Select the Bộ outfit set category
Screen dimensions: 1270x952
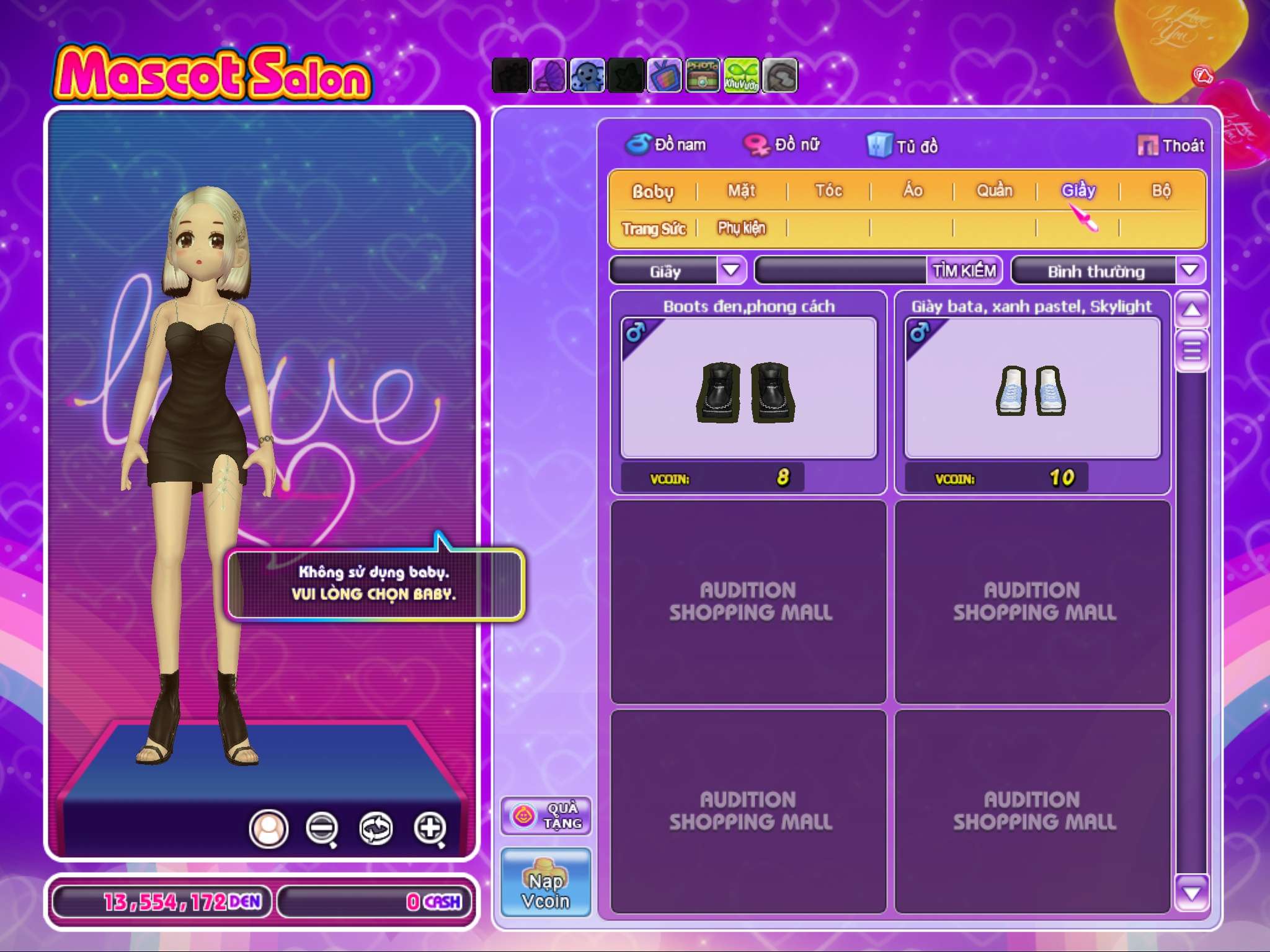coord(1161,191)
